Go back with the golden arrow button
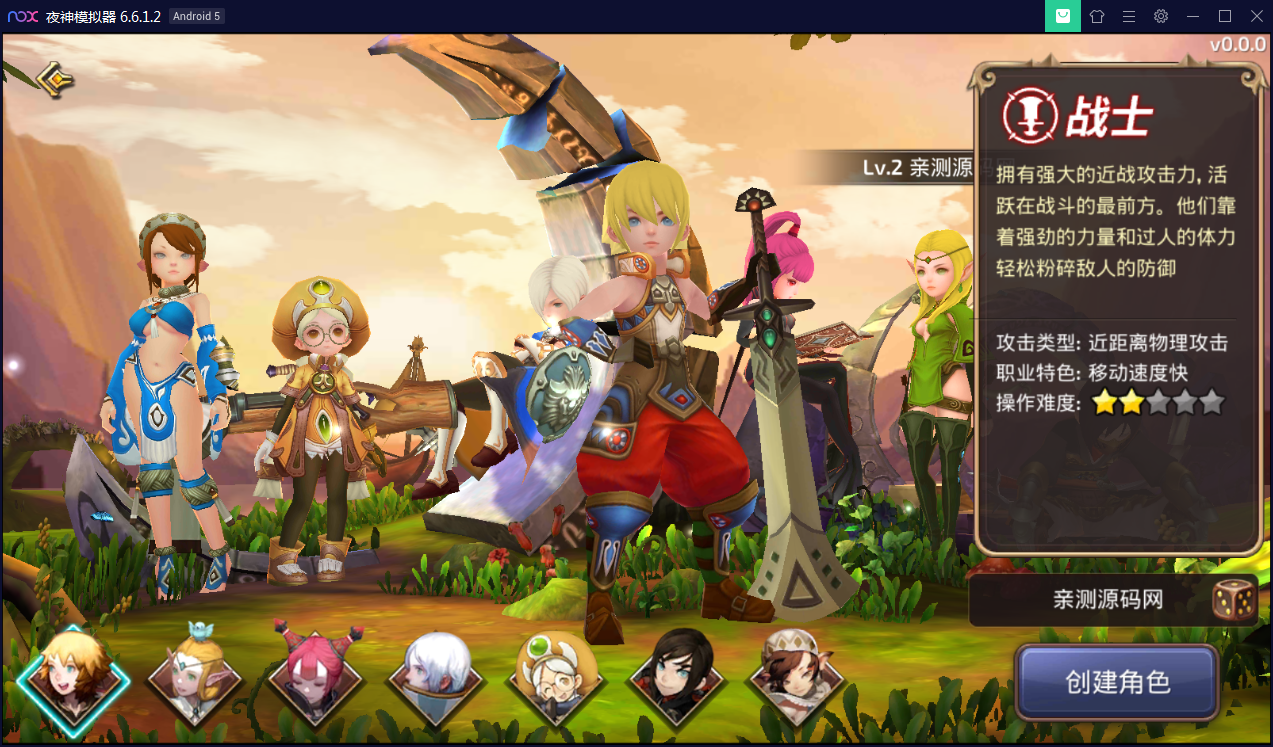This screenshot has height=747, width=1273. (56, 79)
